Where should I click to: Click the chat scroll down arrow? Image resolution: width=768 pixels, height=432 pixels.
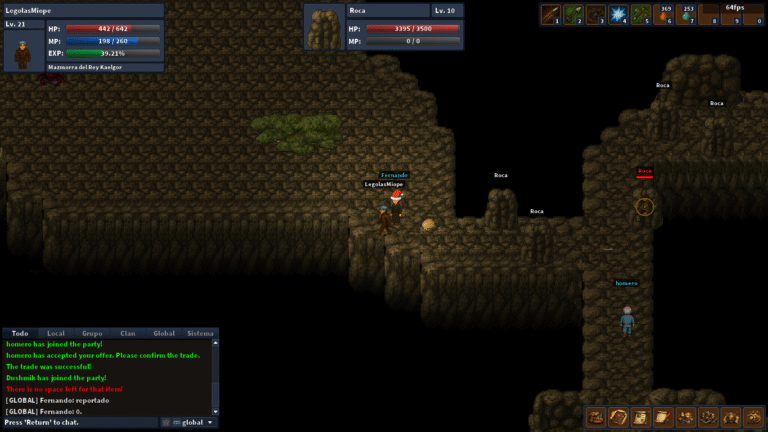pos(213,410)
